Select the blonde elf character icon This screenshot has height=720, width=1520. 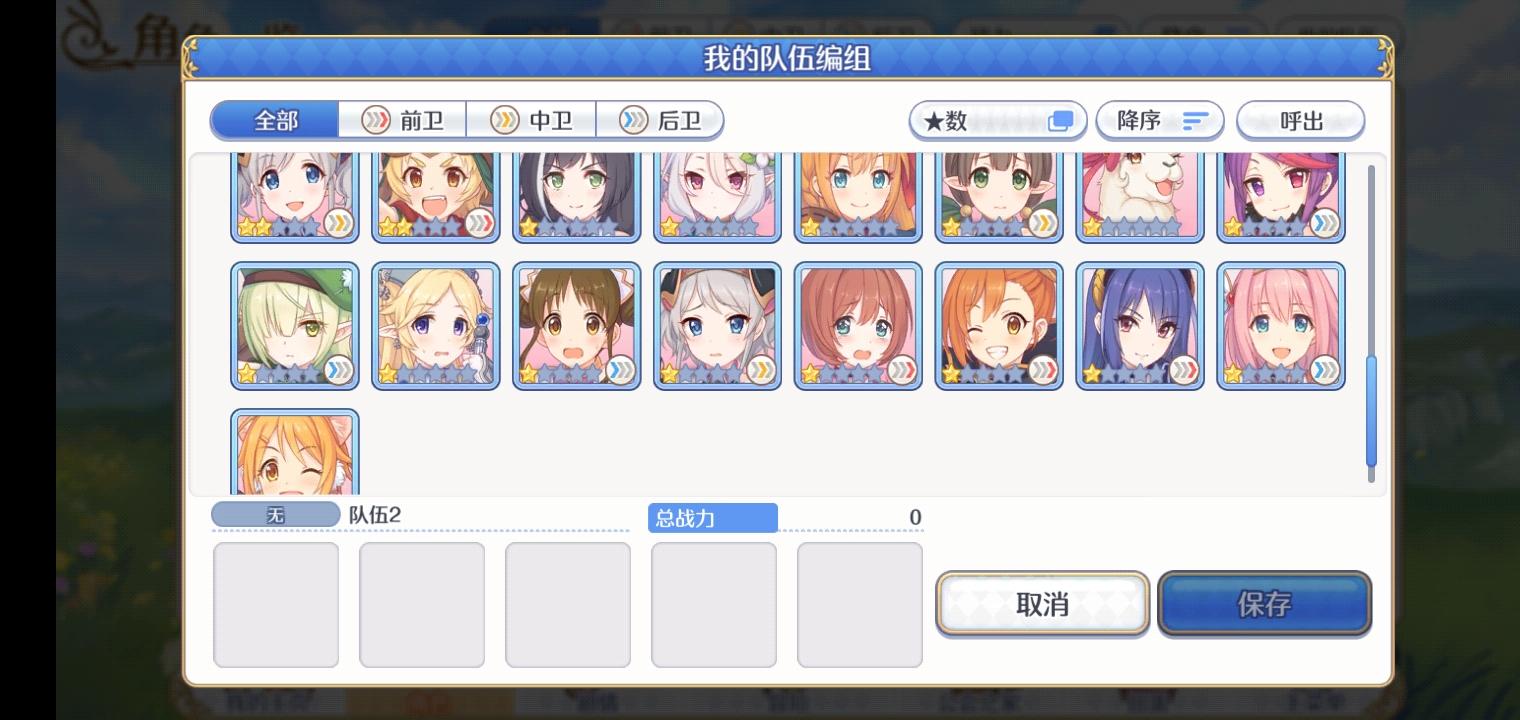coord(435,324)
